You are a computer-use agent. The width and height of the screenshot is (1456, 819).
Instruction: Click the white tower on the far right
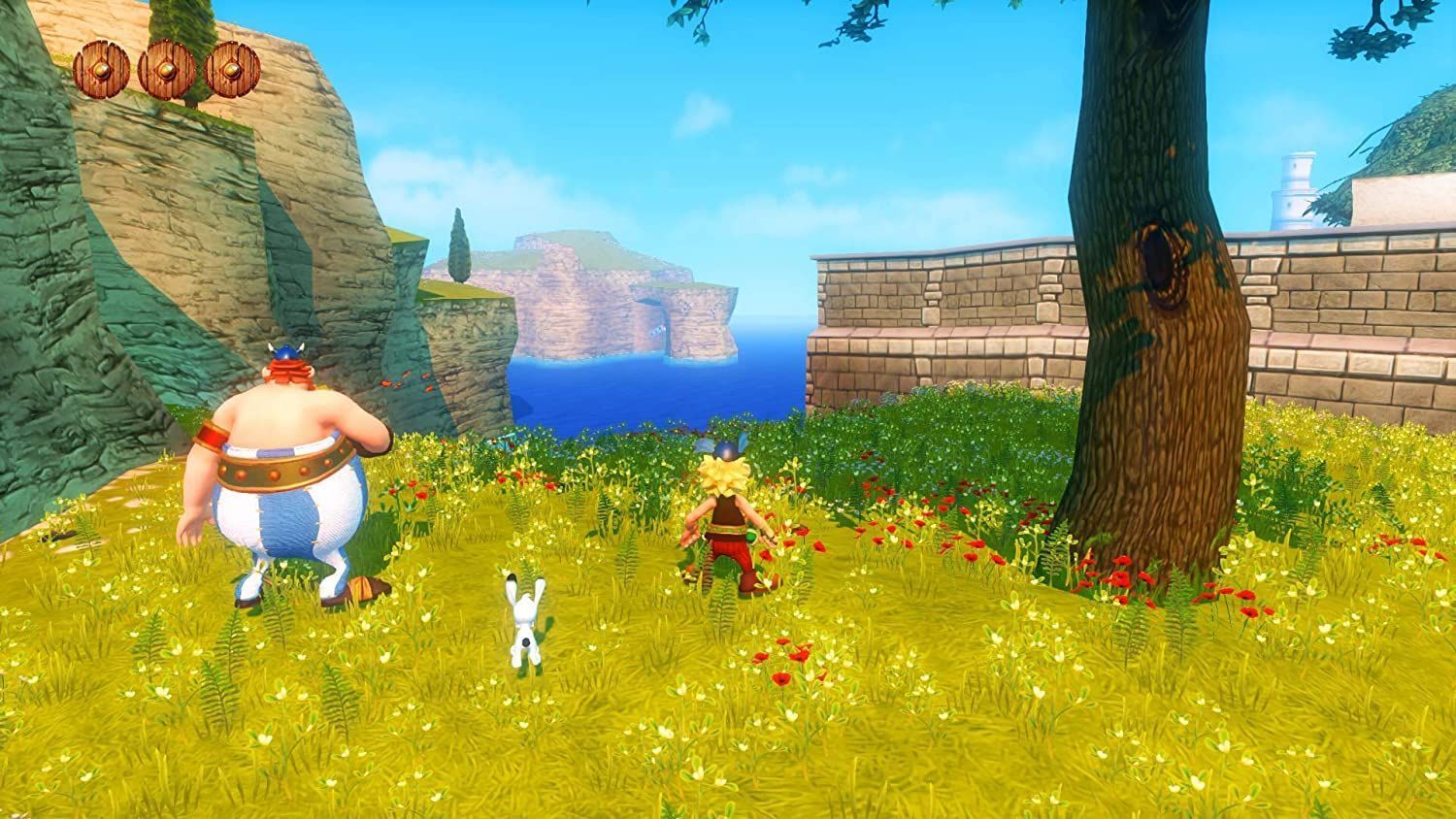point(1295,184)
